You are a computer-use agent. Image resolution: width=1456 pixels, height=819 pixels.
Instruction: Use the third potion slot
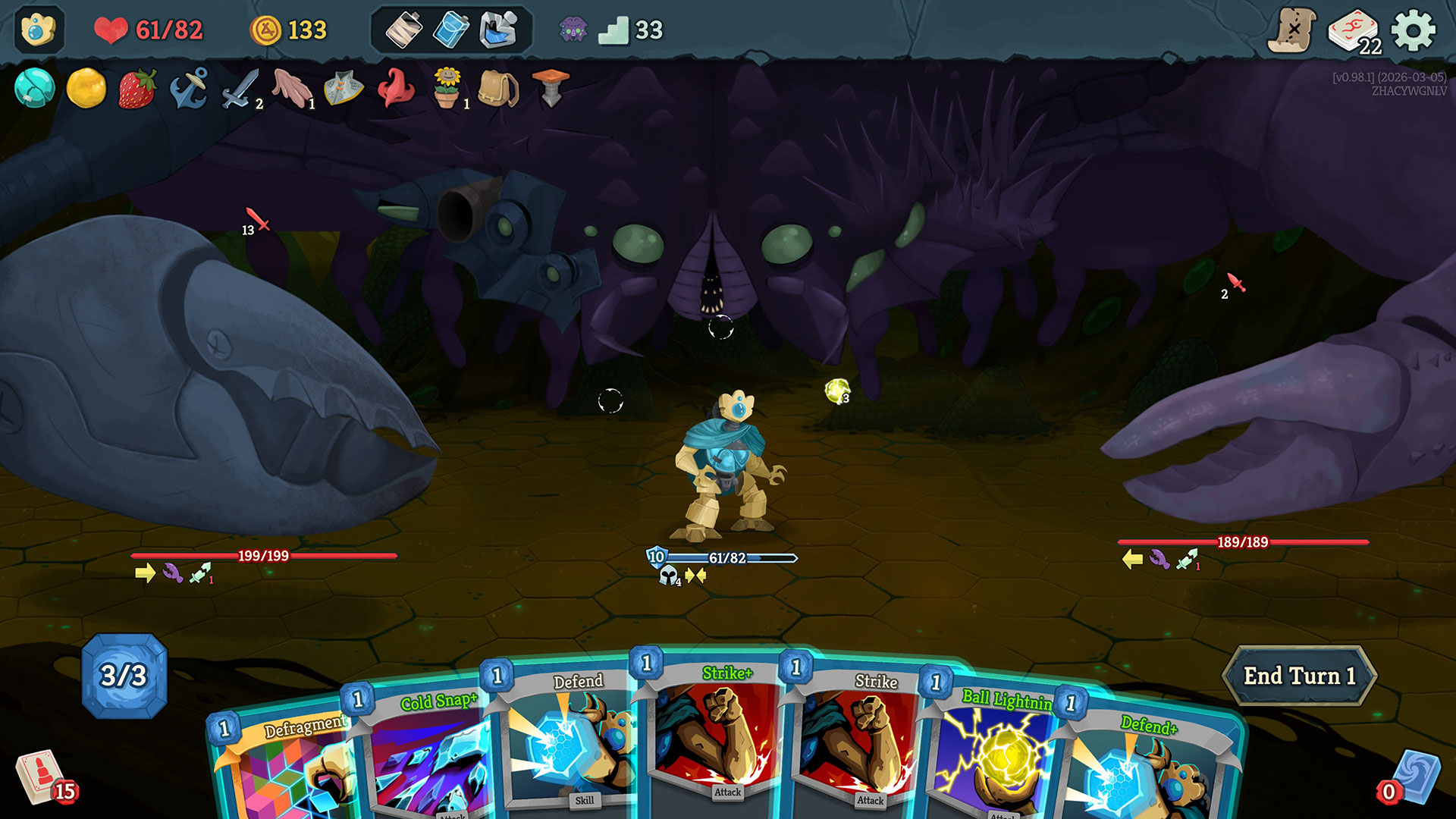[498, 31]
